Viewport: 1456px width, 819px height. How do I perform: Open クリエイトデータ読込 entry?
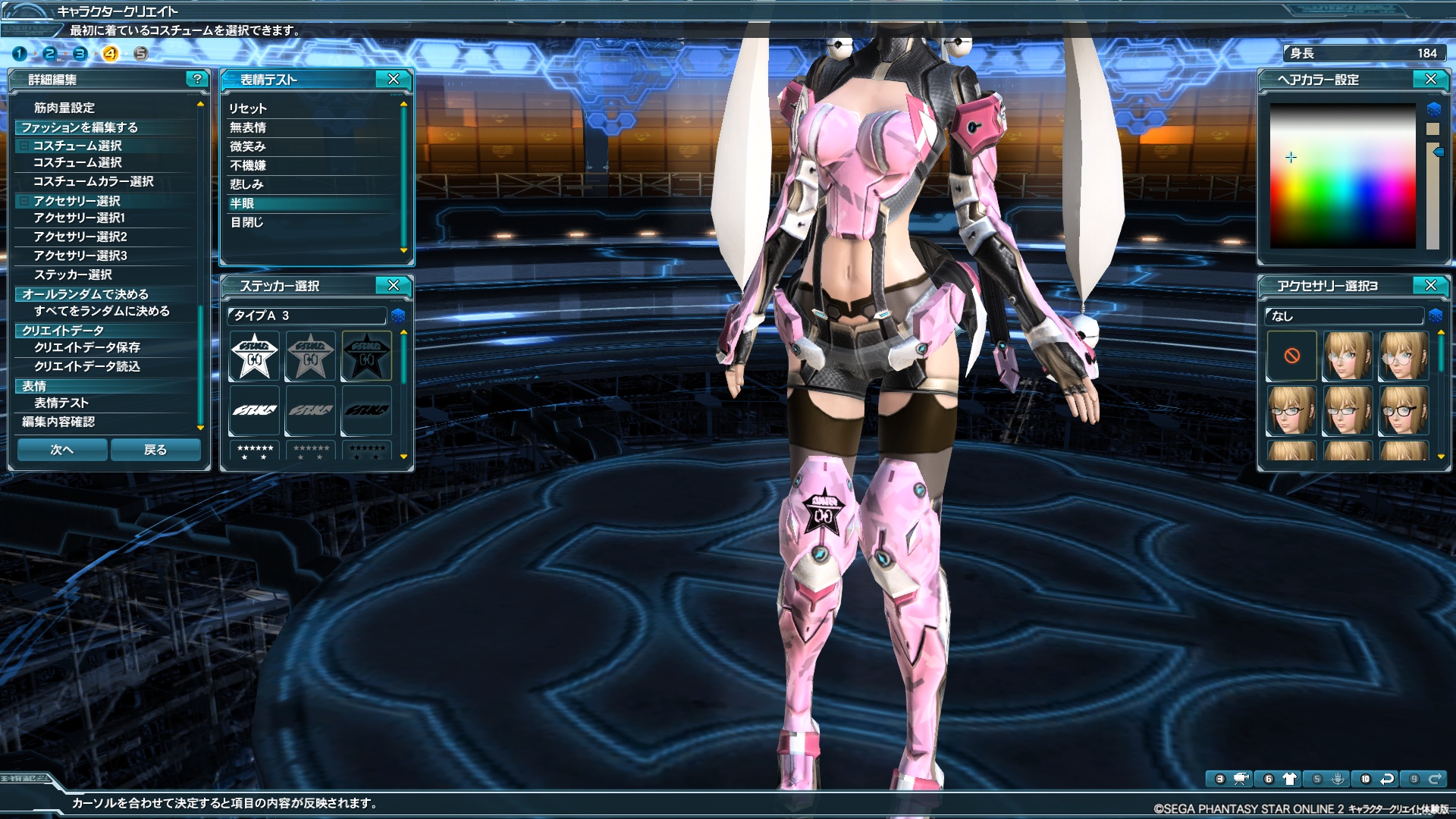click(x=87, y=366)
